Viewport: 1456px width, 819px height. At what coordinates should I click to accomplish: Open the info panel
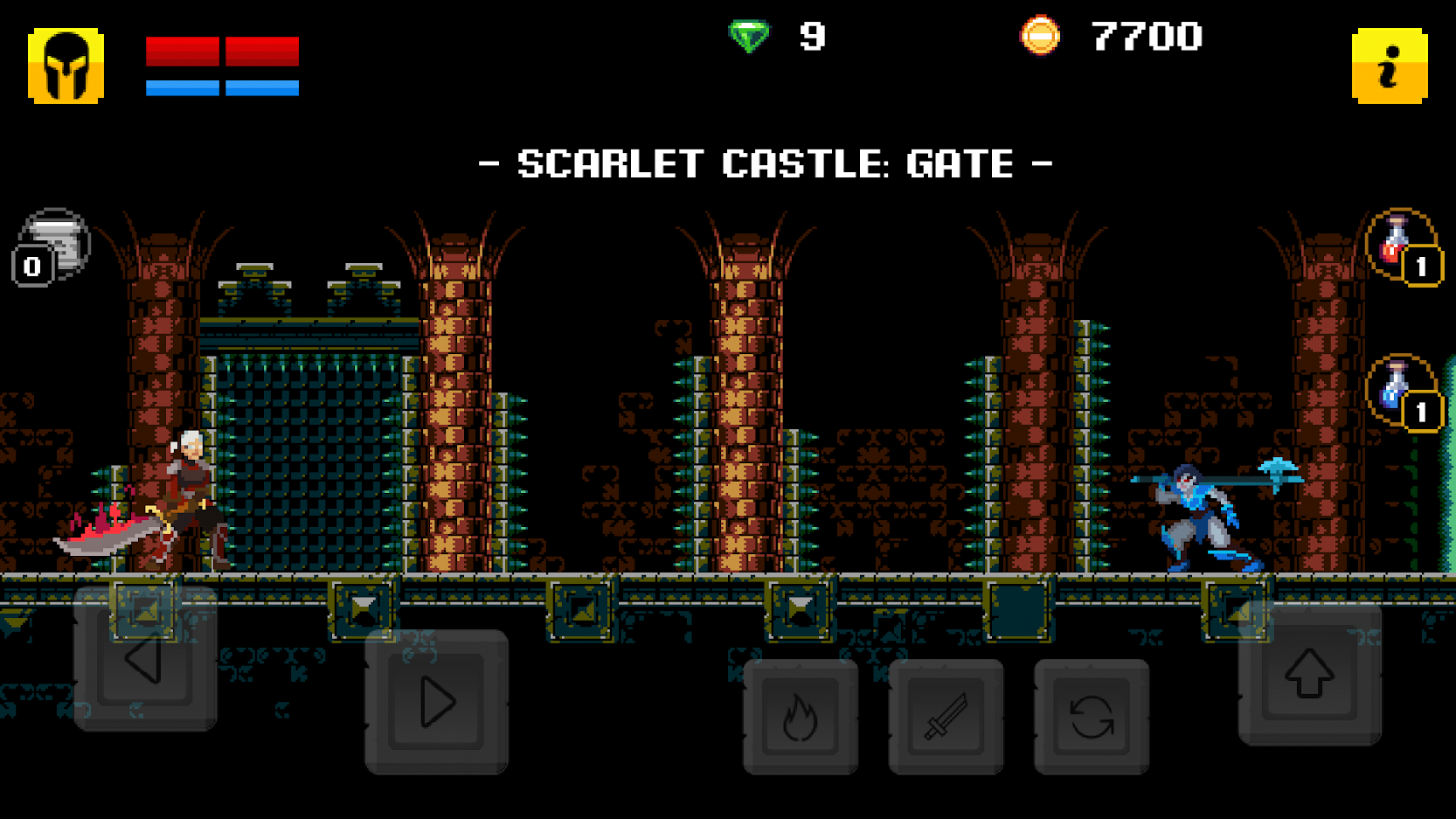coord(1389,66)
